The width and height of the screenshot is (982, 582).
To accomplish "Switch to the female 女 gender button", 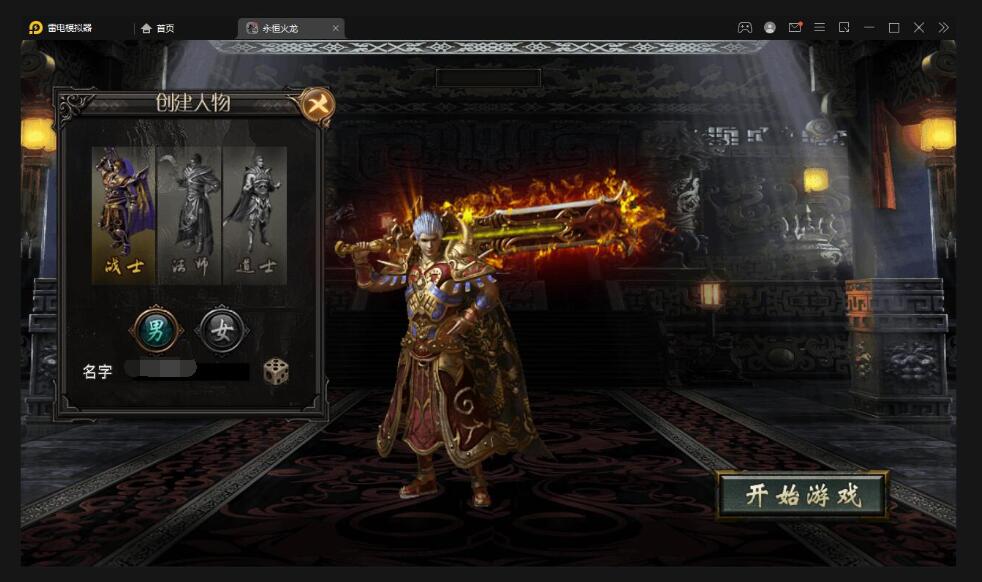I will [221, 329].
